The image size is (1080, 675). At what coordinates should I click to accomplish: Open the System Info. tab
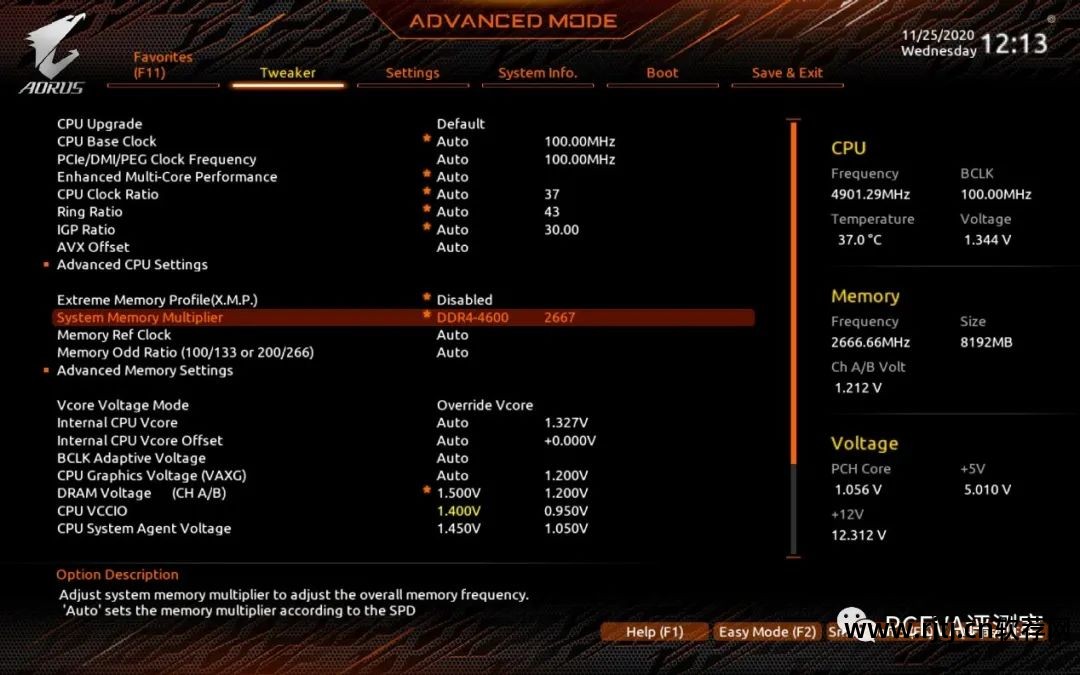[x=537, y=73]
